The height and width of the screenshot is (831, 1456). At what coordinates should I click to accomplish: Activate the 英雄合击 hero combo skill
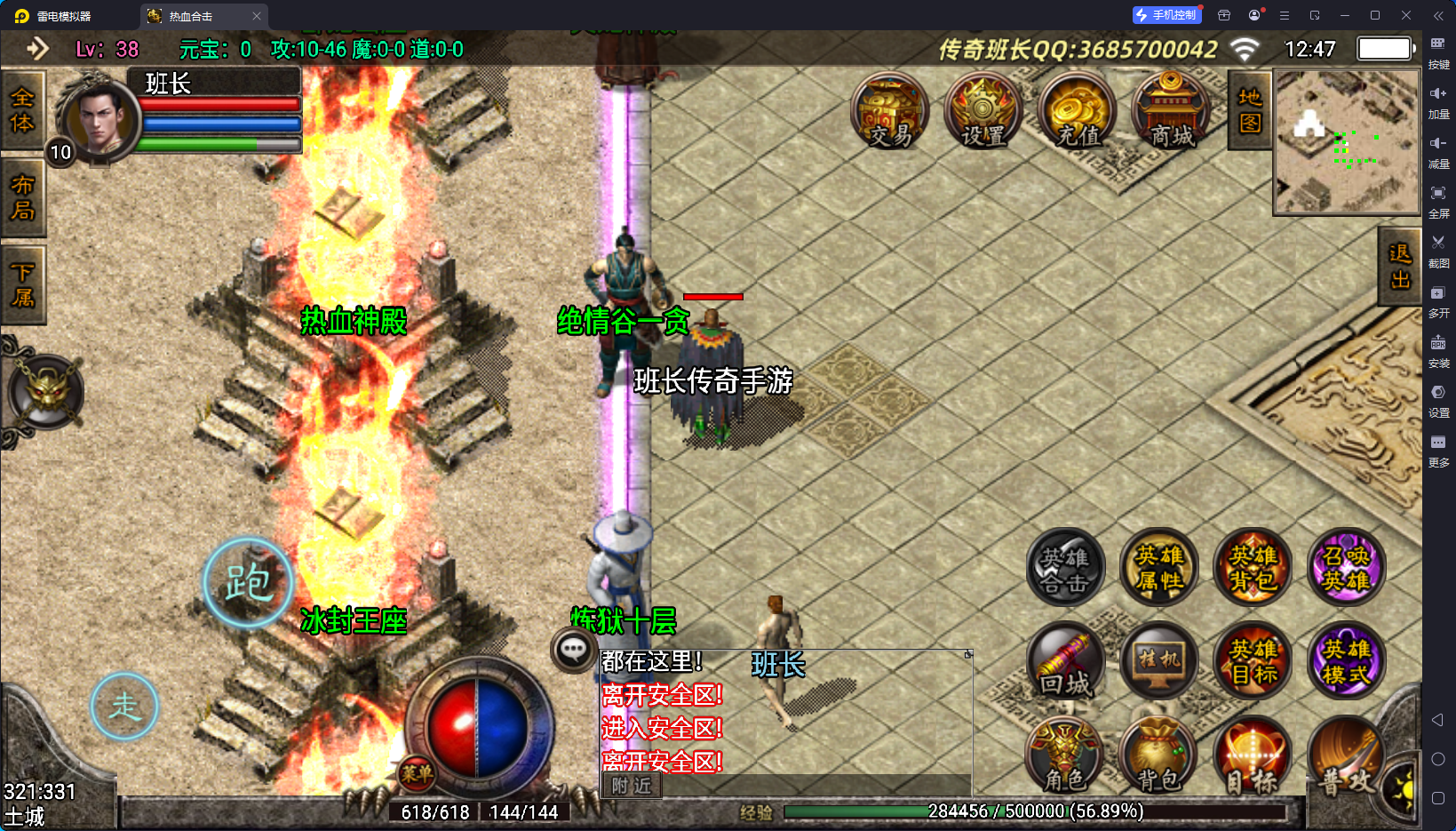pyautogui.click(x=1065, y=569)
